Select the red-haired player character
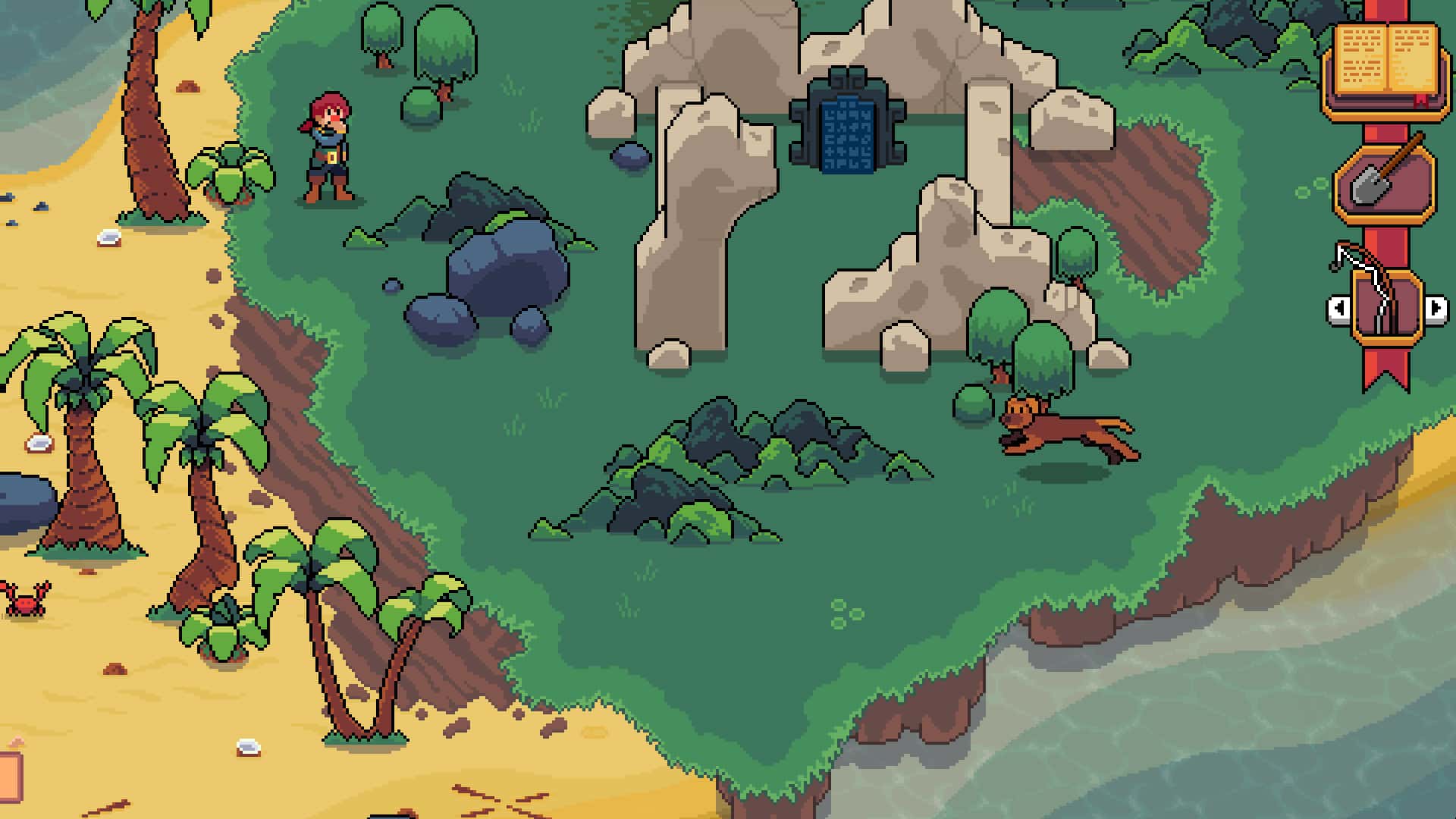This screenshot has width=1456, height=819. pos(328,148)
